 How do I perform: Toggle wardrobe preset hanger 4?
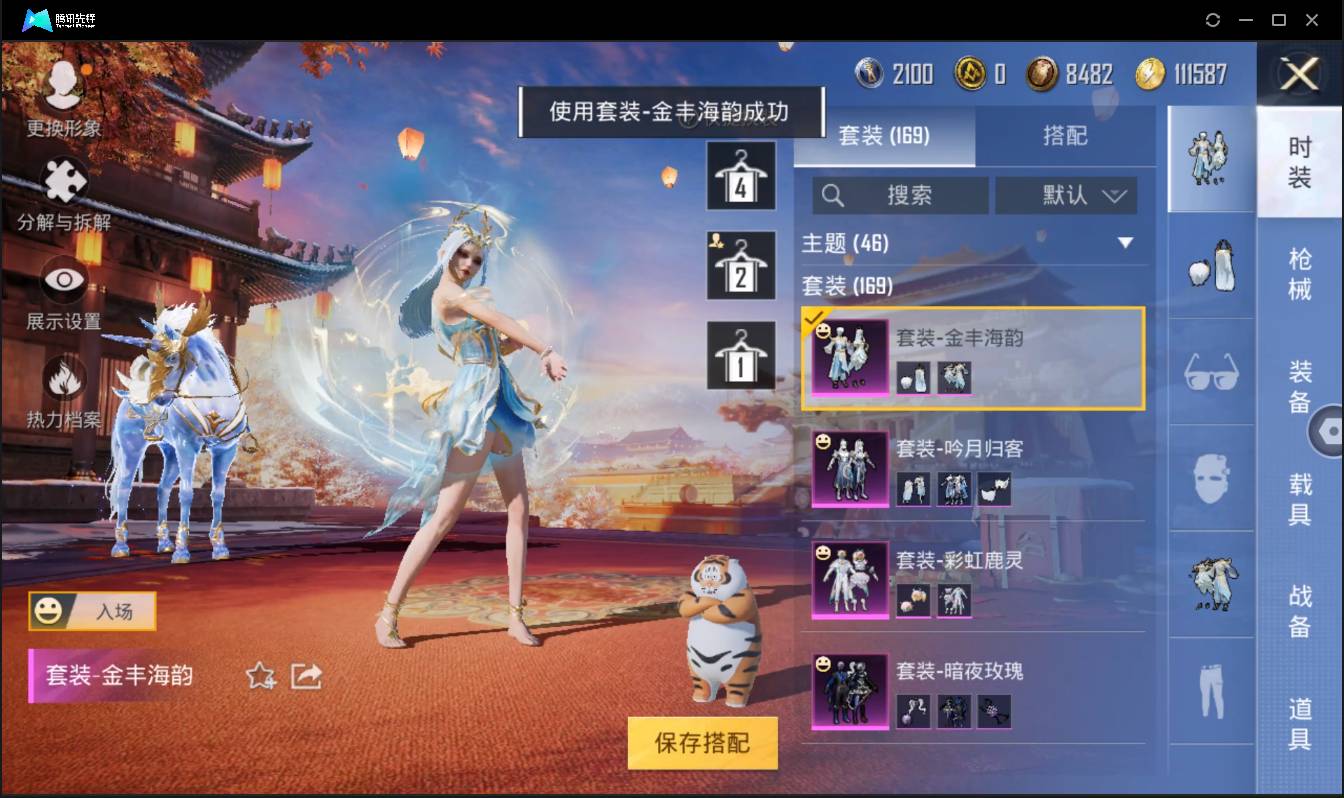pos(741,177)
